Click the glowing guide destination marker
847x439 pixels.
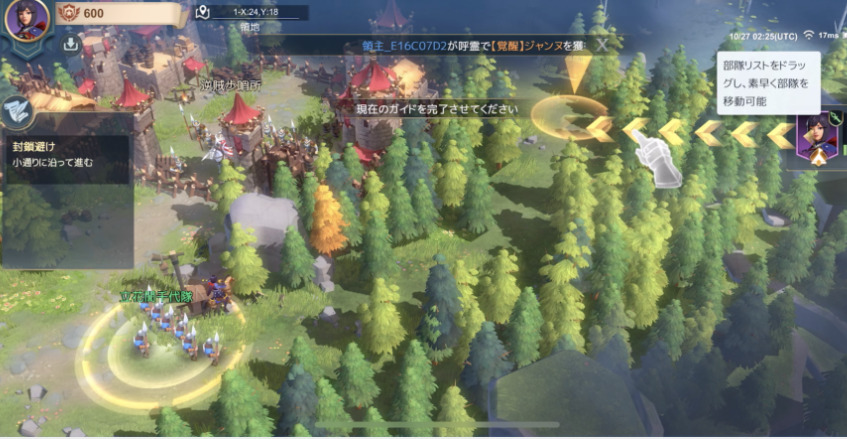tap(569, 117)
